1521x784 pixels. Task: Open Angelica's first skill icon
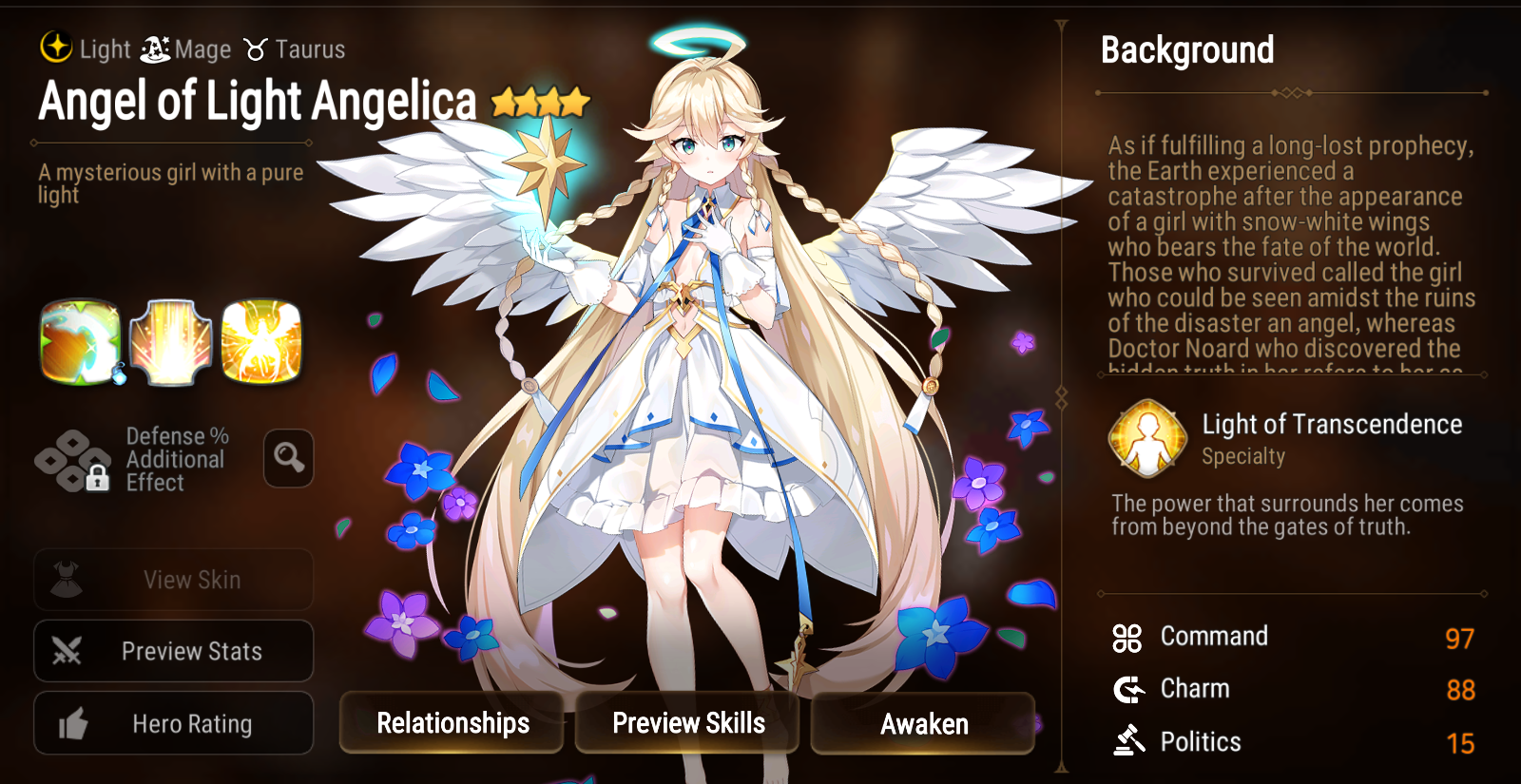tap(81, 339)
